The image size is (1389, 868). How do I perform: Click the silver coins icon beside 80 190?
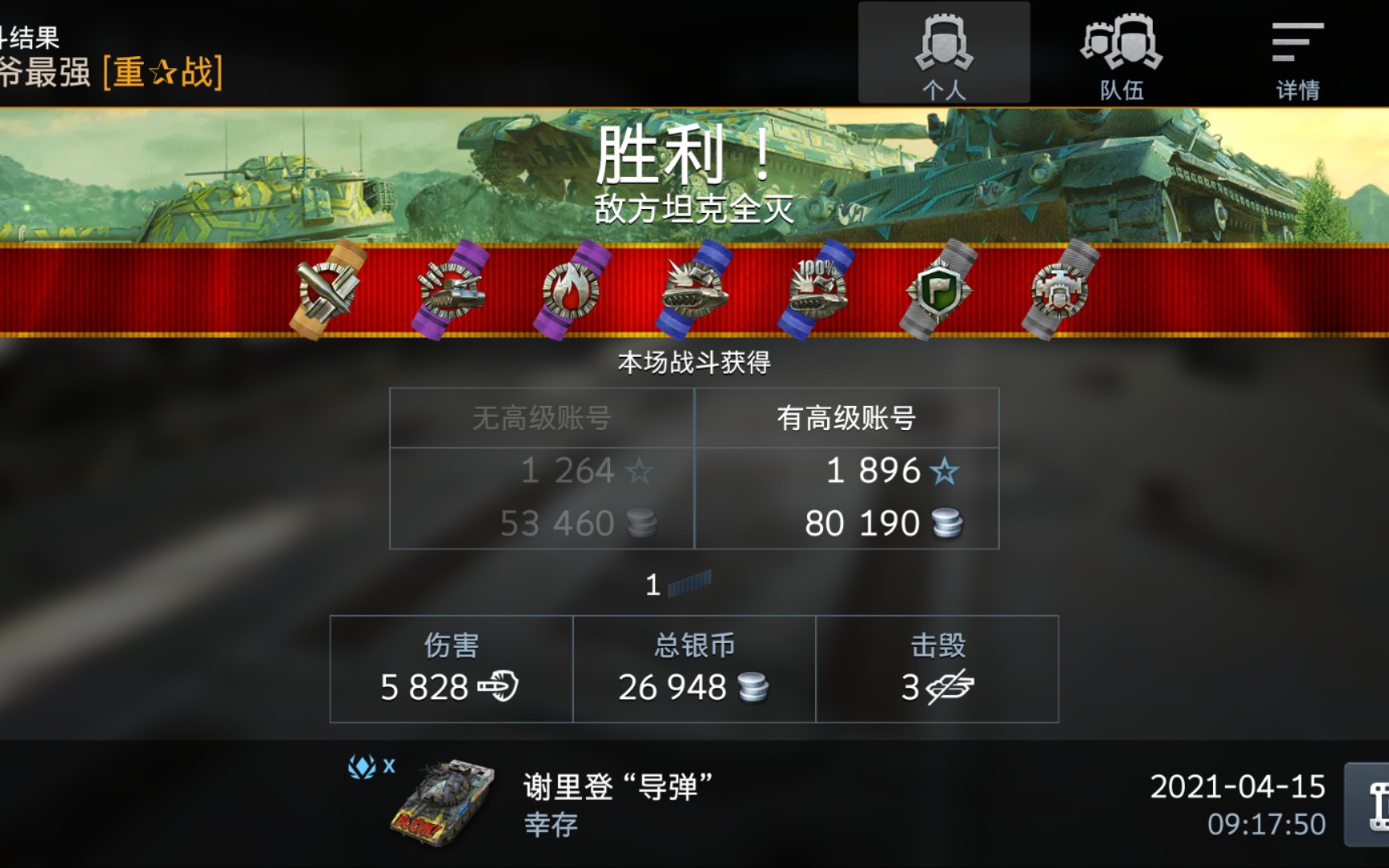(949, 523)
